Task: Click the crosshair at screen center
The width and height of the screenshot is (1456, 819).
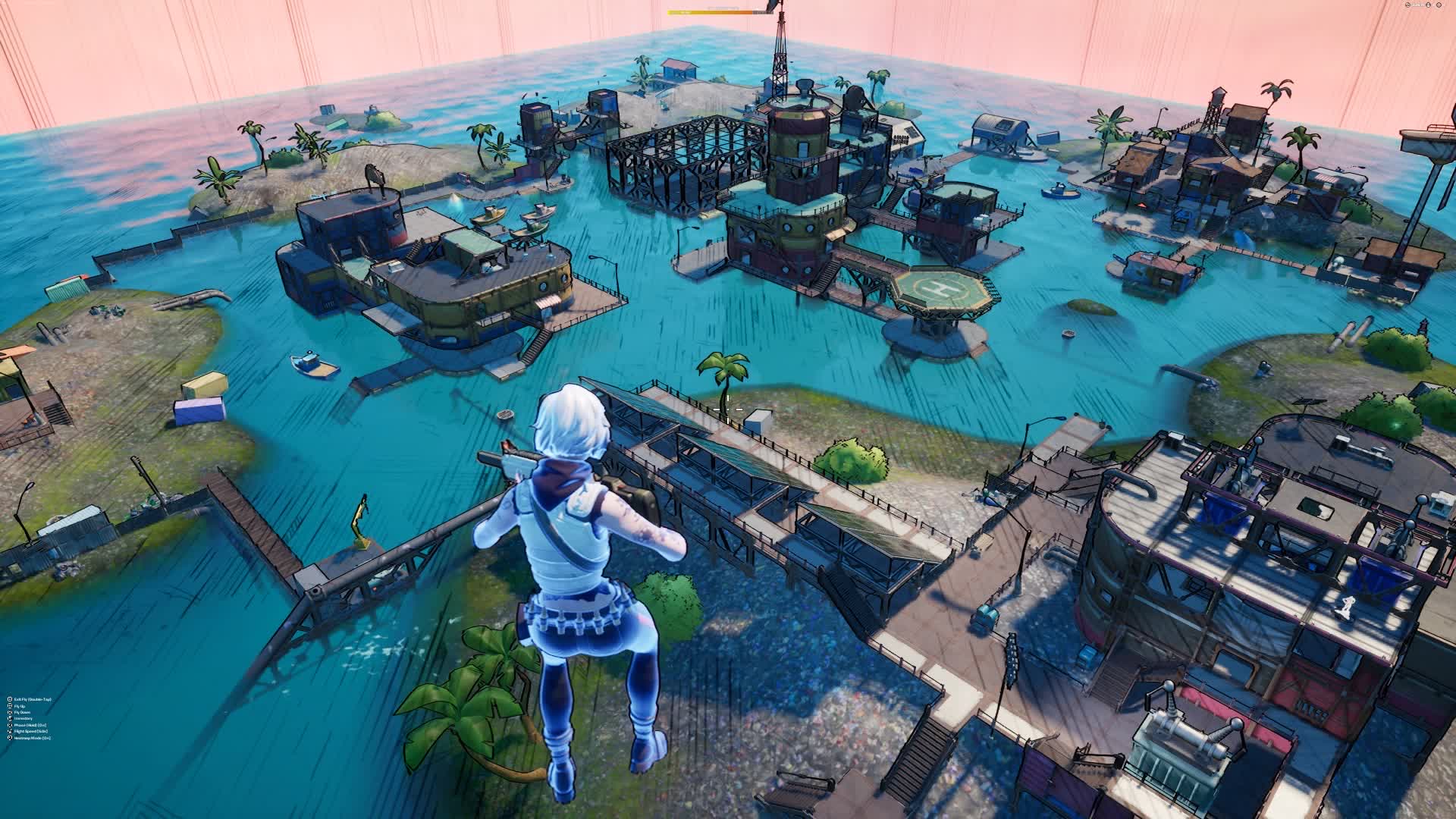Action: pyautogui.click(x=728, y=409)
